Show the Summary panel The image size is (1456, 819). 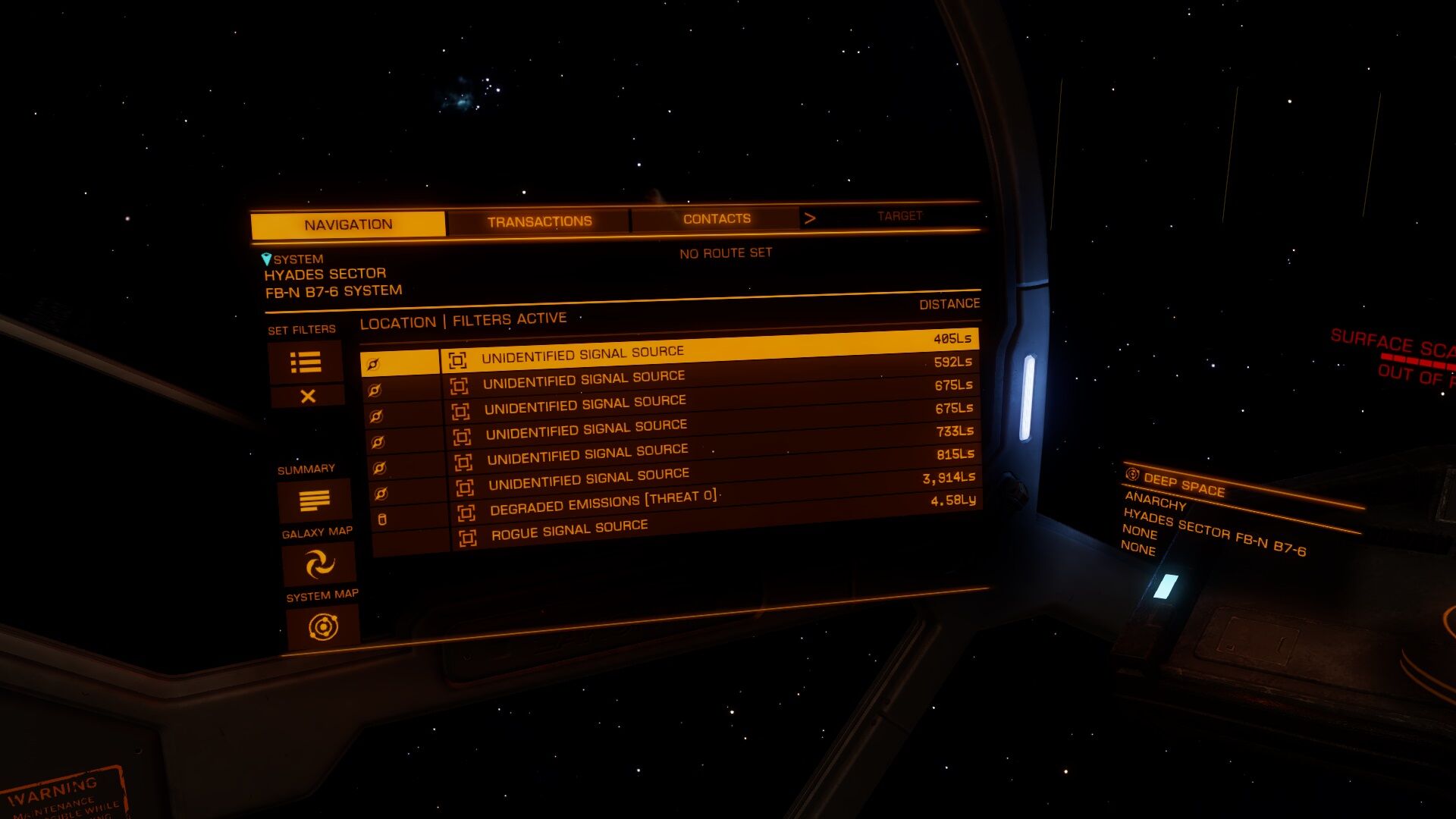[315, 500]
